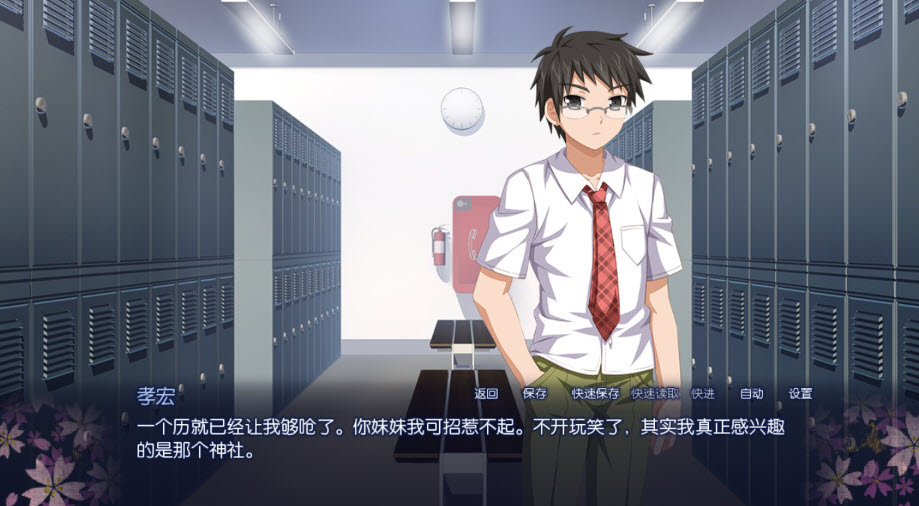Click the 返回 (Back) button
The image size is (919, 506).
[486, 394]
